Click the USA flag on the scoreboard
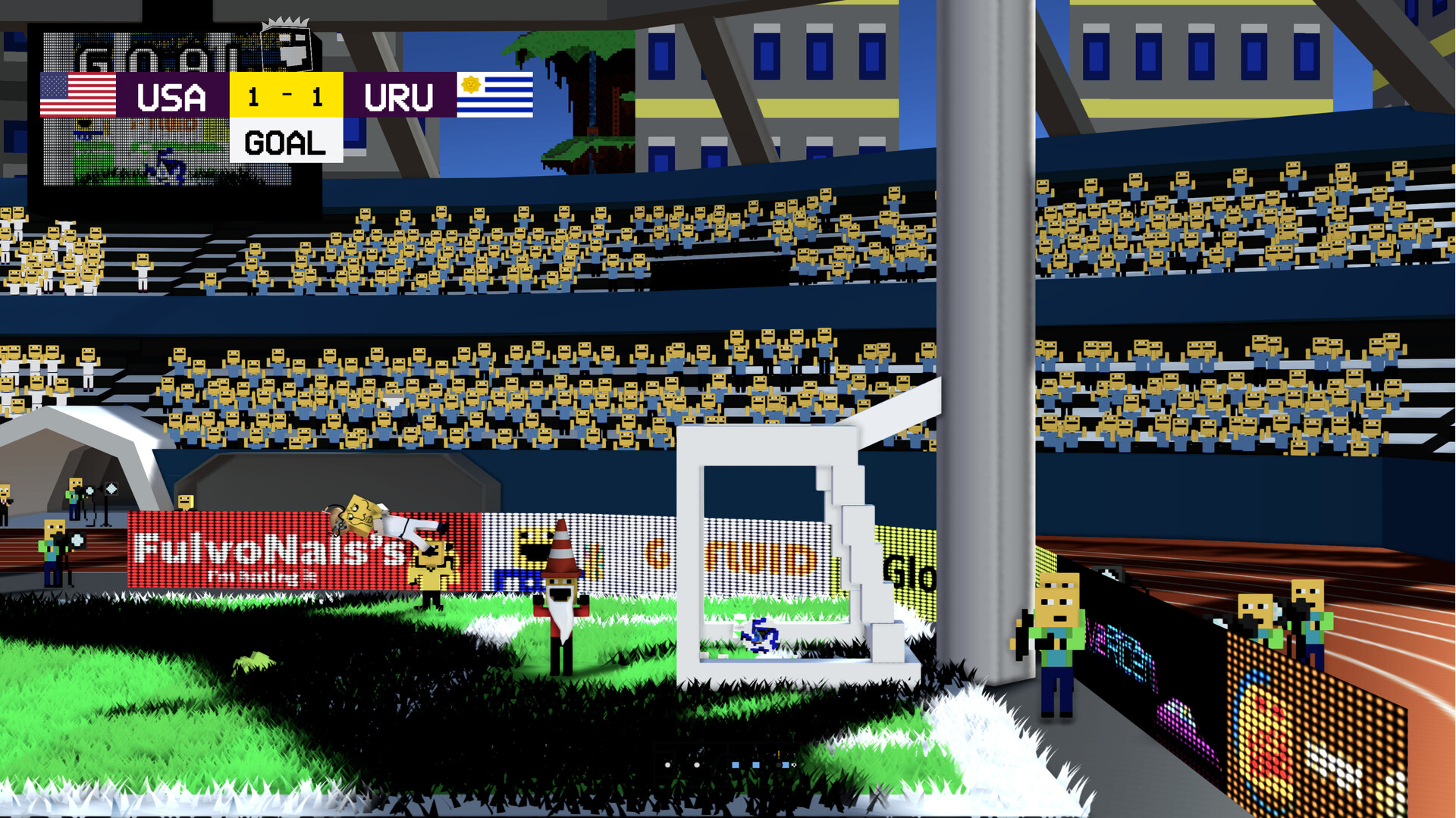This screenshot has height=818, width=1456. 80,95
